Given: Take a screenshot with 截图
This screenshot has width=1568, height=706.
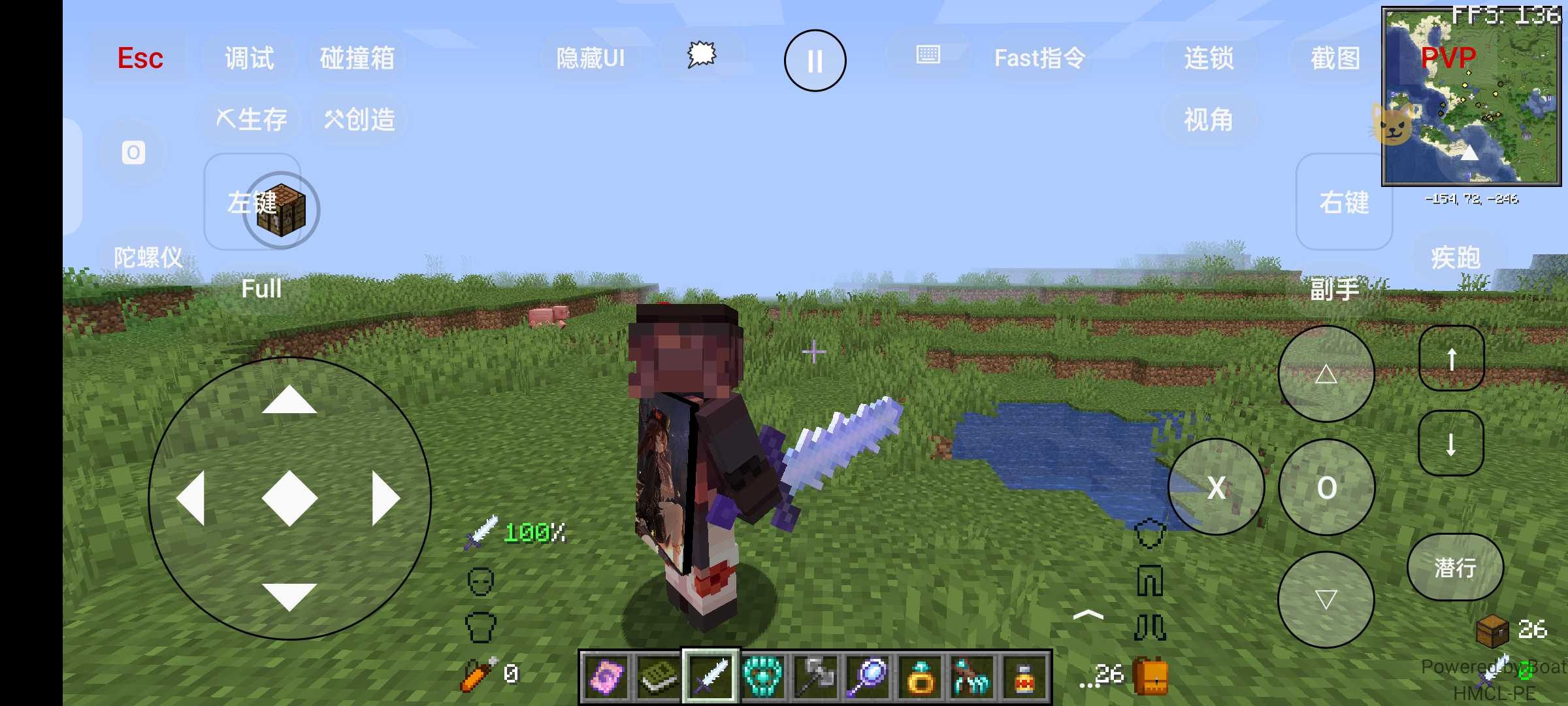Looking at the screenshot, I should [1335, 58].
